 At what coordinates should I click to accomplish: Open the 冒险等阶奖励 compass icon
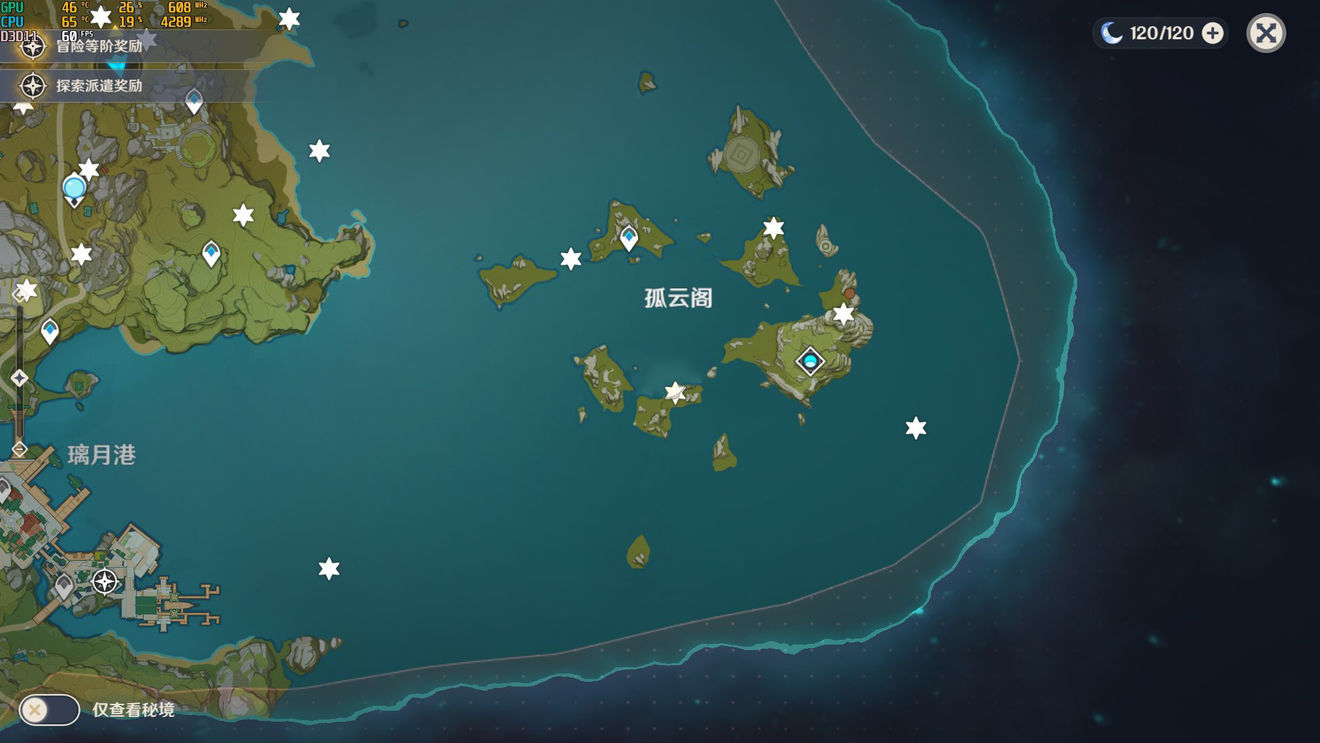33,46
